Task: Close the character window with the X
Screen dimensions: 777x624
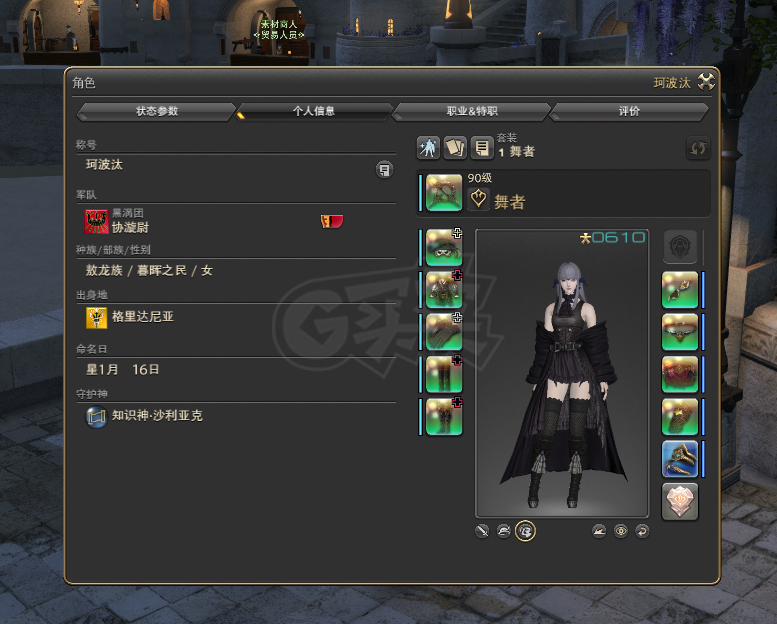Action: pyautogui.click(x=707, y=82)
